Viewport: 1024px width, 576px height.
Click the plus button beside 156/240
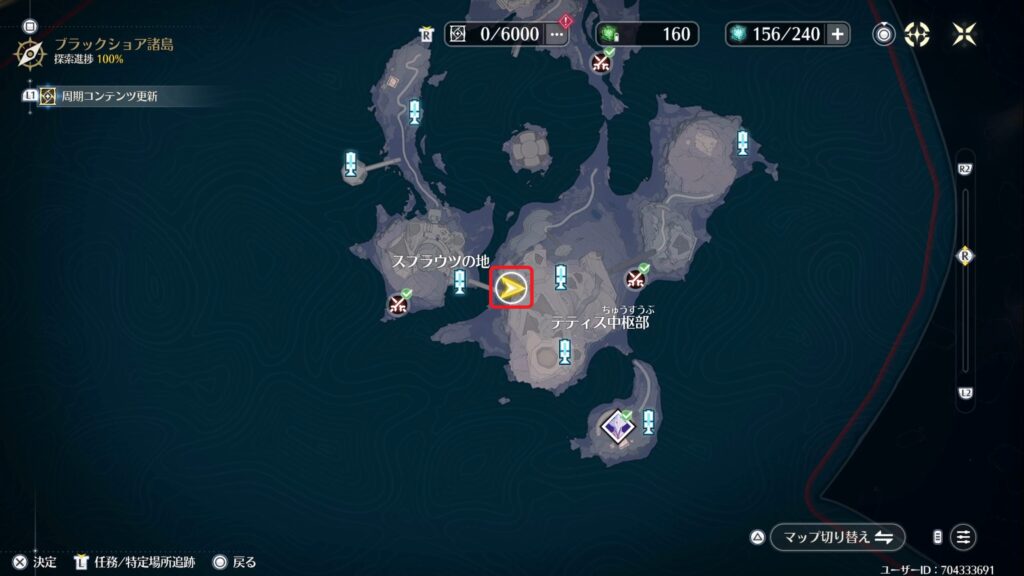[838, 34]
